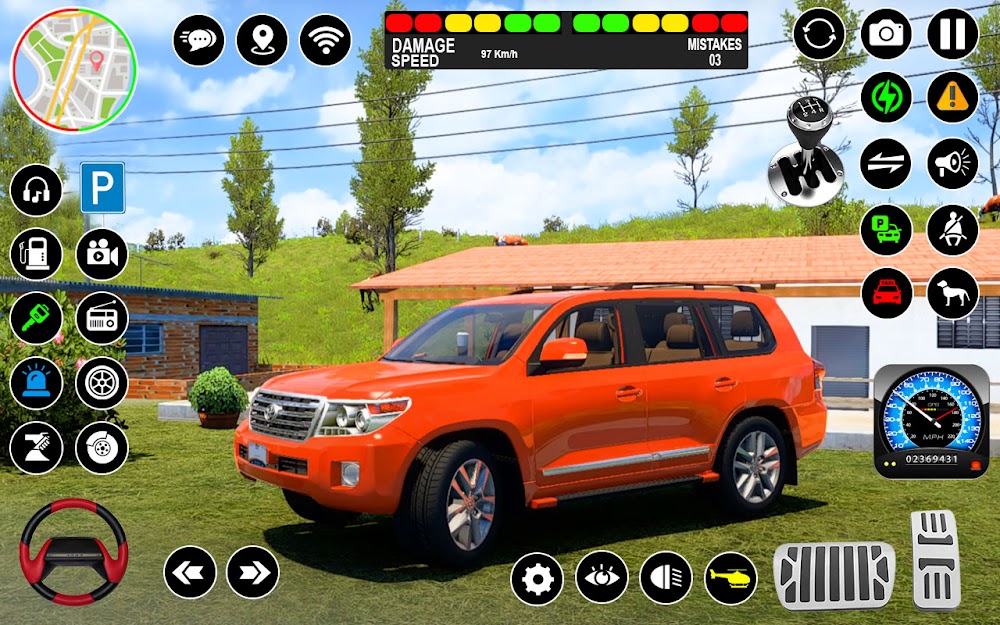The height and width of the screenshot is (625, 1000).
Task: Tap the wide brake pedal
Action: [x=833, y=575]
